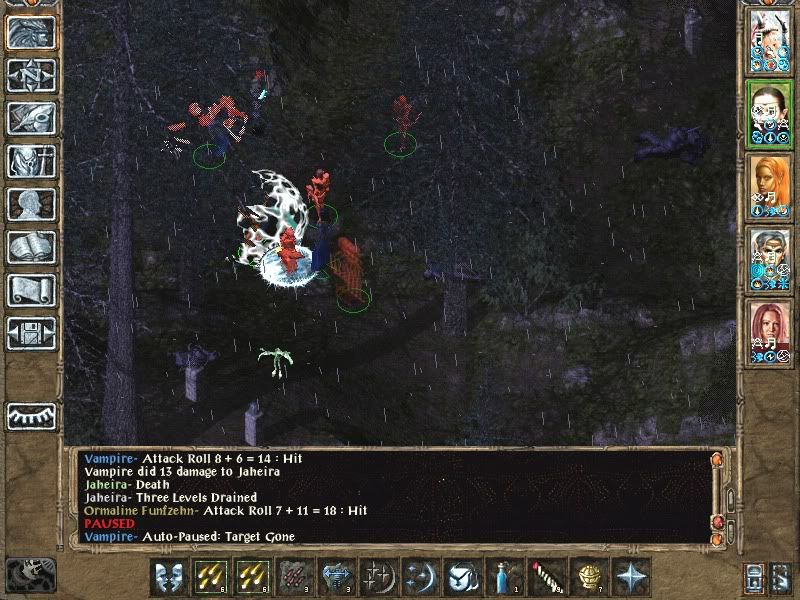800x600 pixels.
Task: Activate the four-pointed star button
Action: (x=630, y=578)
